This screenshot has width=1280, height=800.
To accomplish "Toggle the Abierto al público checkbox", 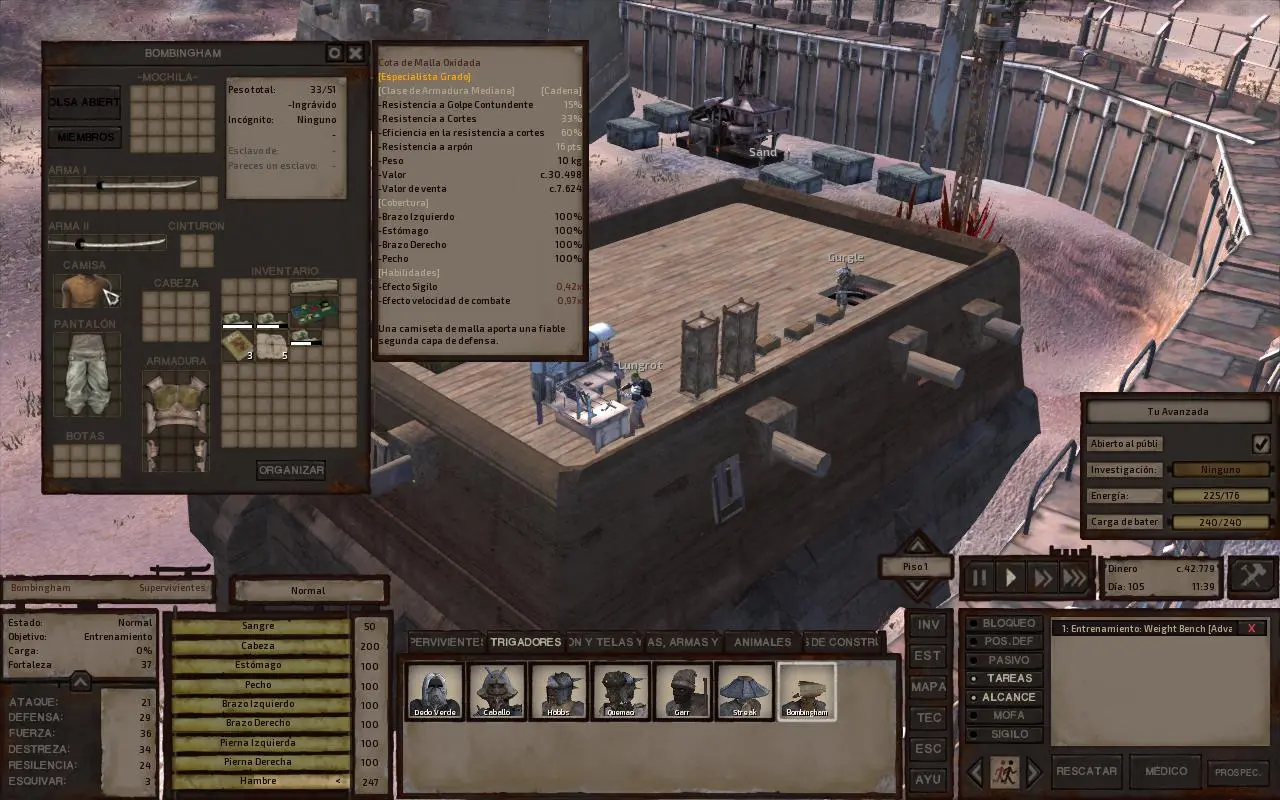I will click(x=1261, y=444).
